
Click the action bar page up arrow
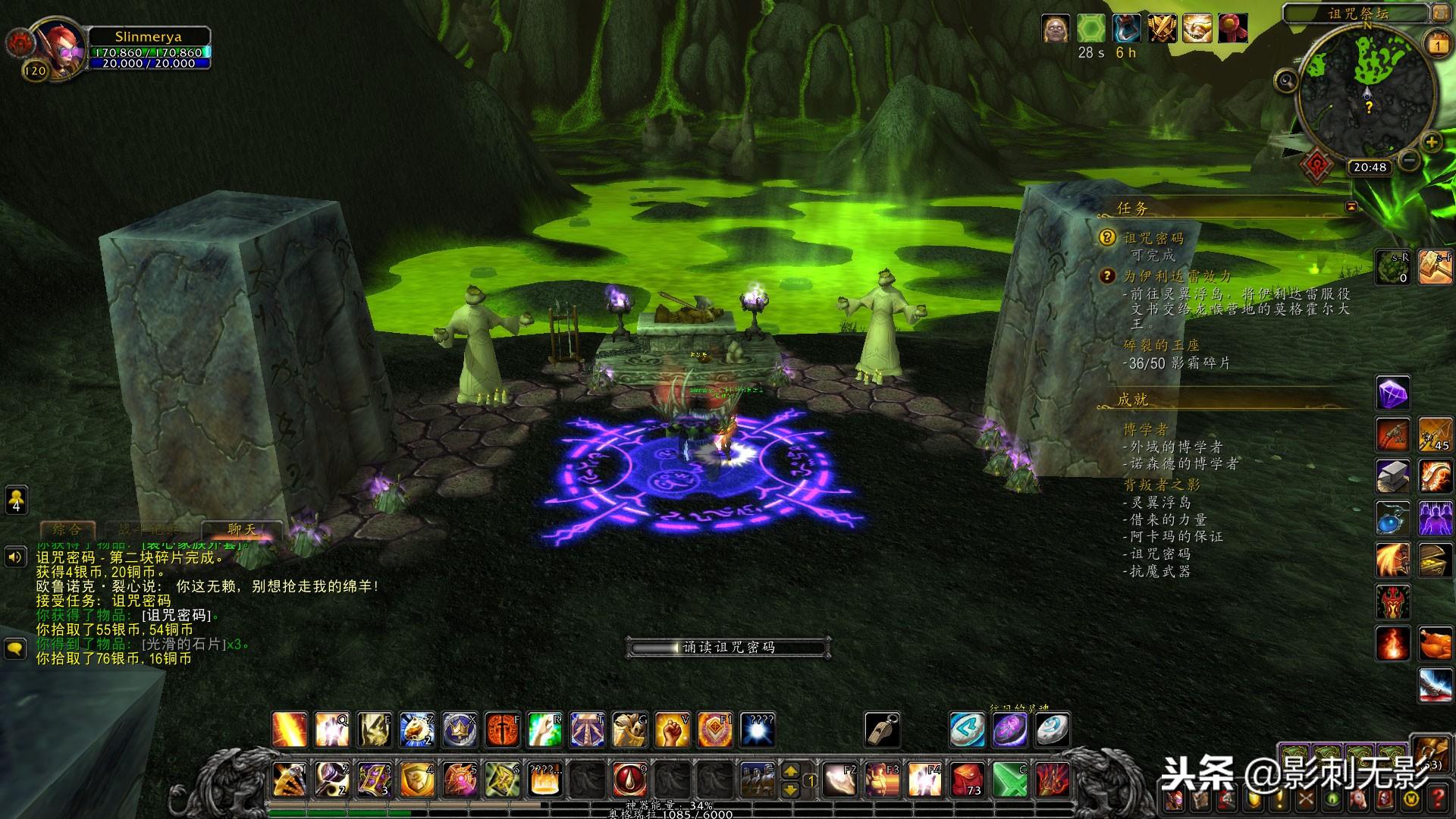(x=790, y=771)
